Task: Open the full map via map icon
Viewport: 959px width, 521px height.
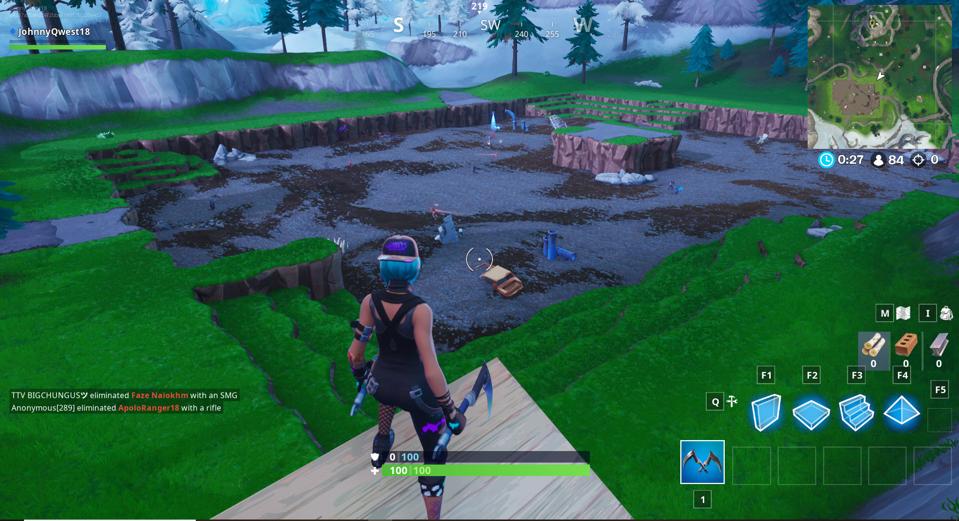Action: click(x=903, y=313)
